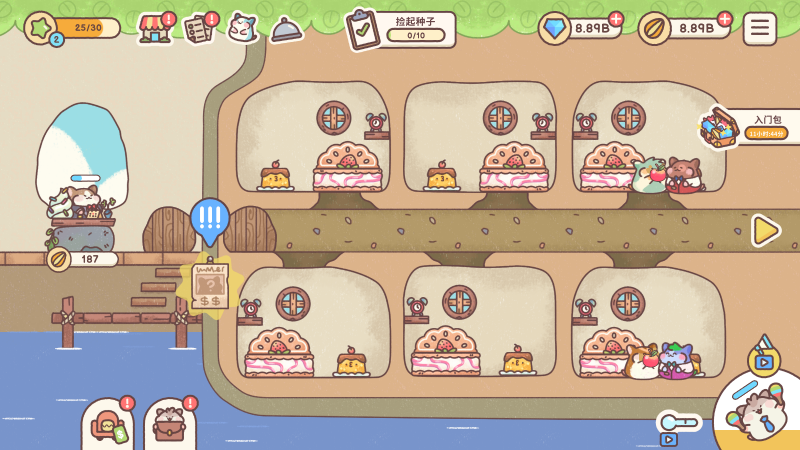Screen dimensions: 800x450
Task: Tap the exclamation alert bubble
Action: 210,218
